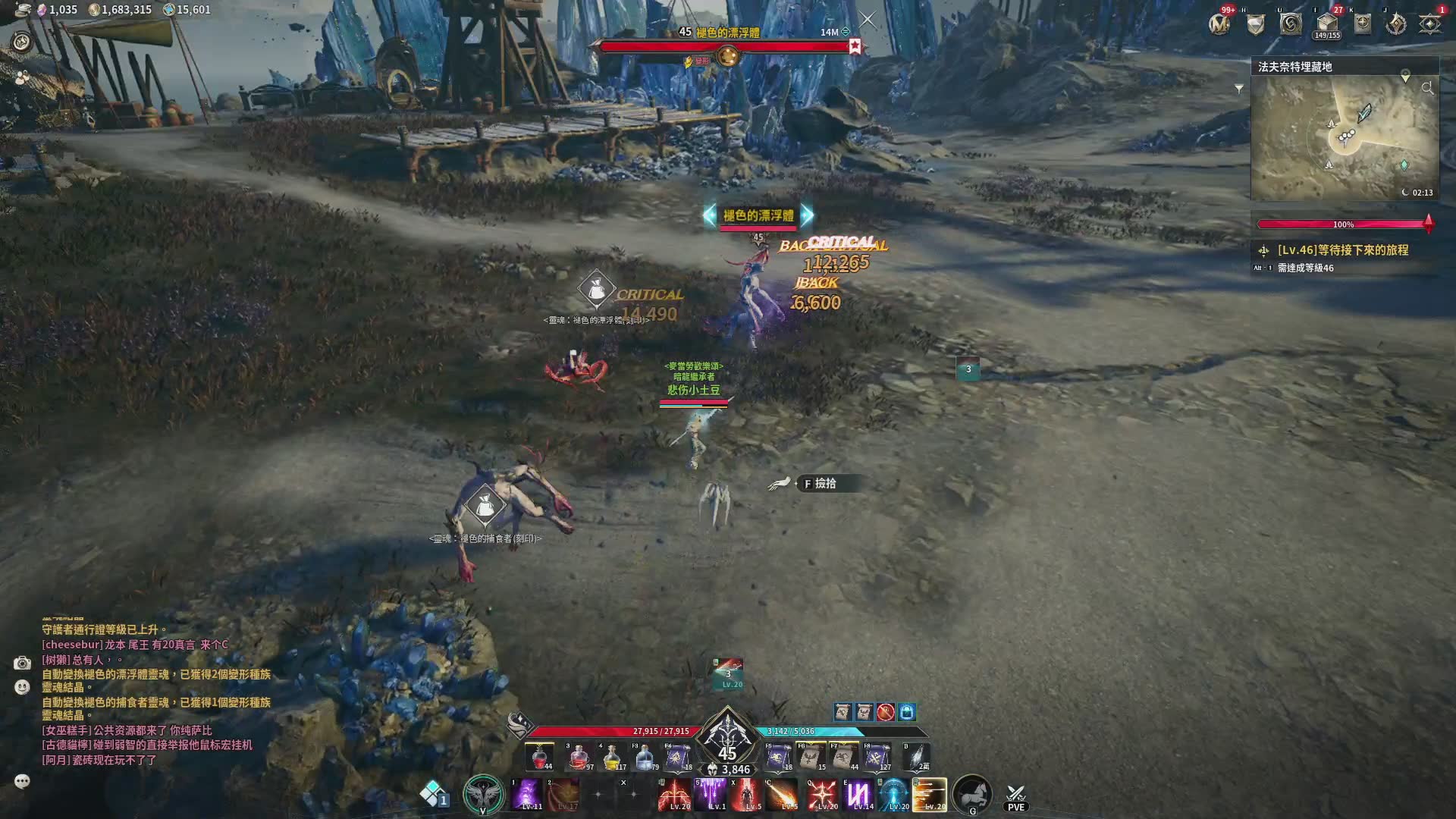The width and height of the screenshot is (1456, 819).
Task: Open the gold M shop icon
Action: pos(1219,24)
